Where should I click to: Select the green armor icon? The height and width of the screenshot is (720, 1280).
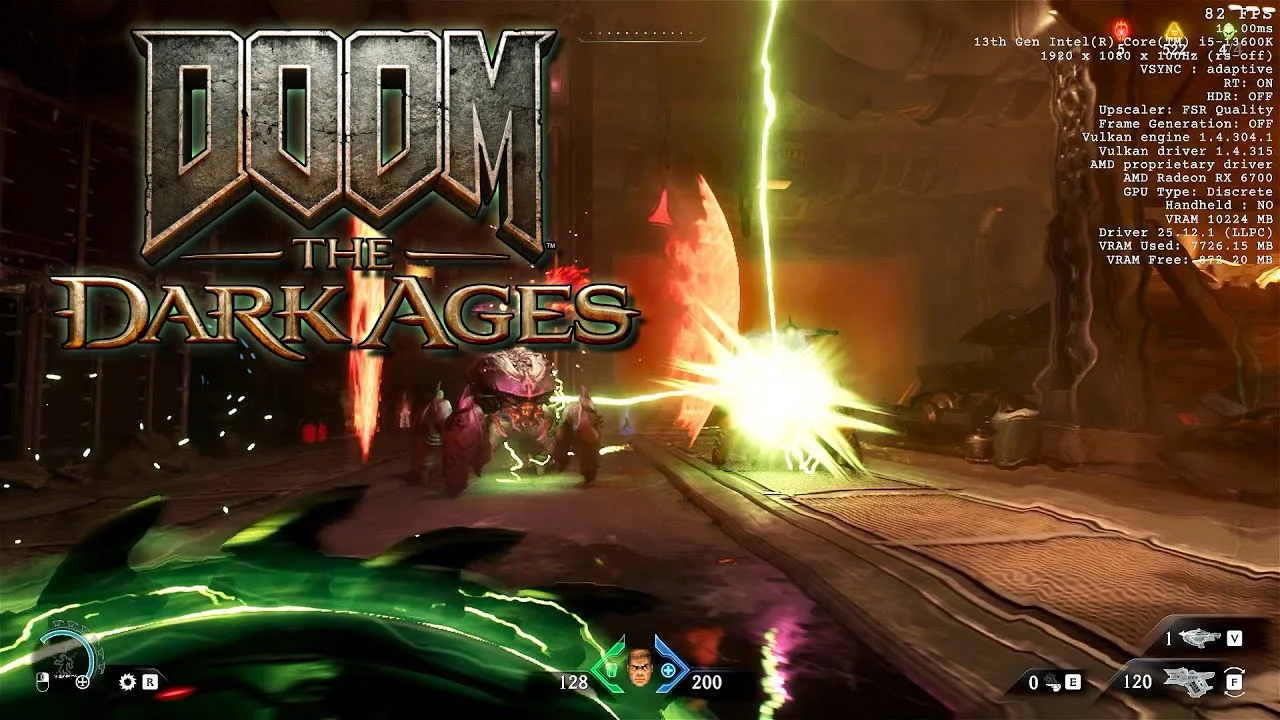[609, 668]
